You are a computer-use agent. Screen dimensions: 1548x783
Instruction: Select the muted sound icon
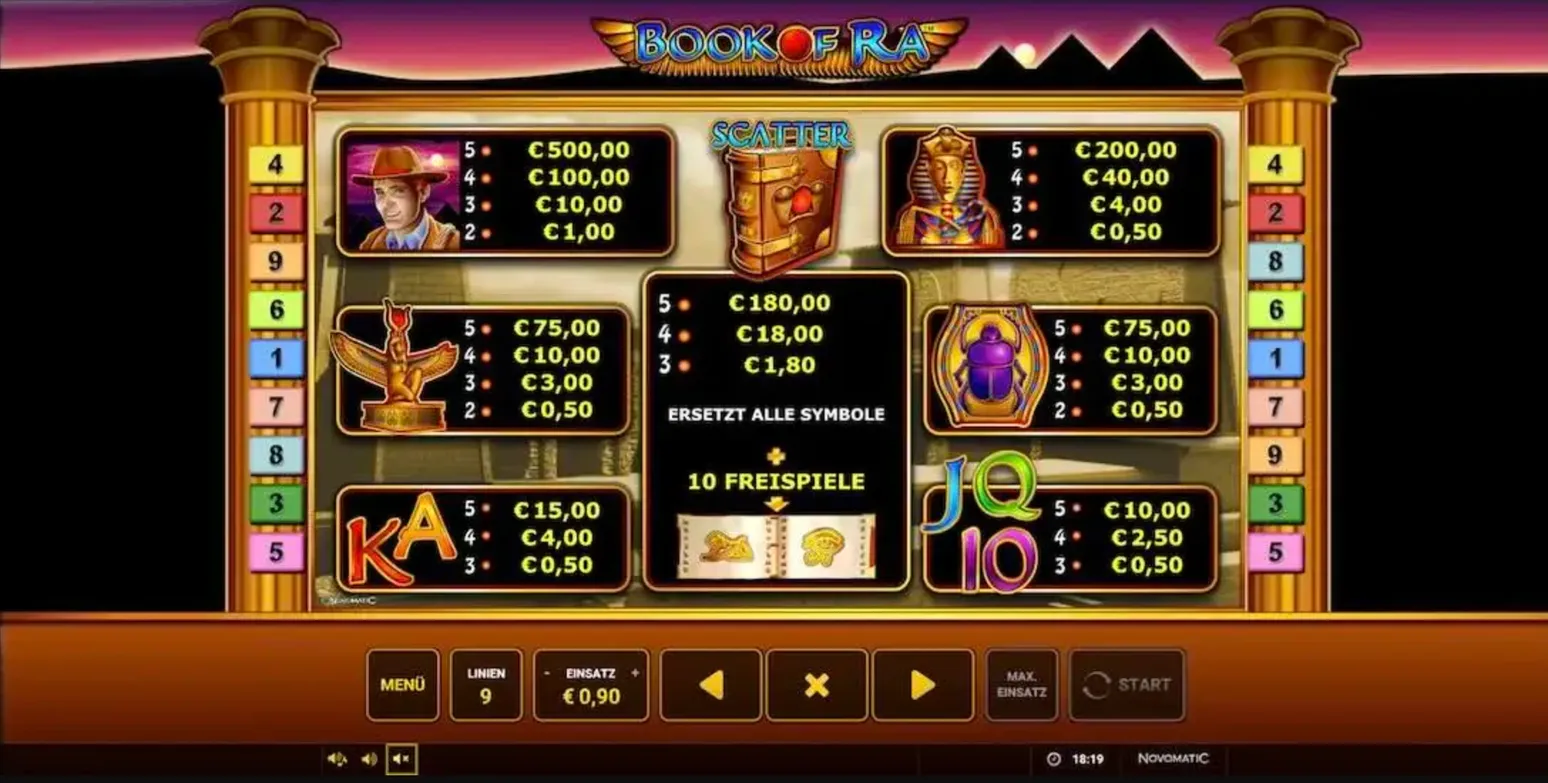tap(401, 759)
